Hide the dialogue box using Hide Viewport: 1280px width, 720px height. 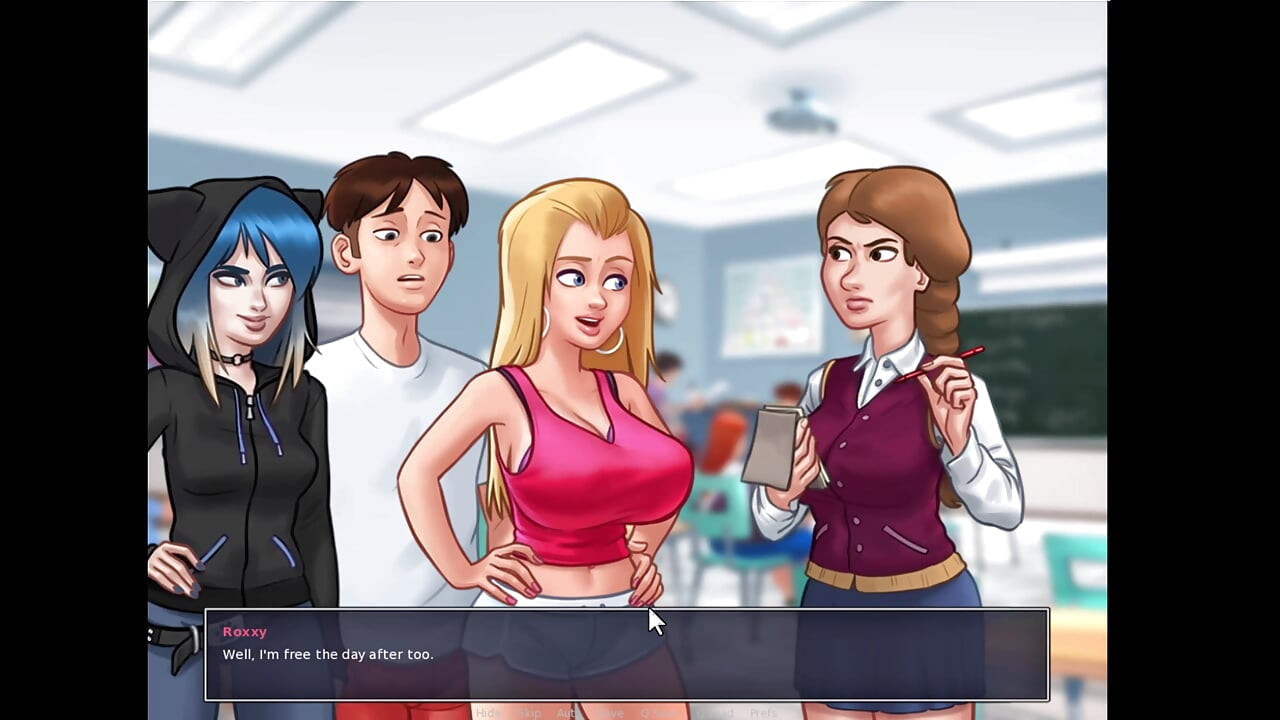(x=487, y=713)
